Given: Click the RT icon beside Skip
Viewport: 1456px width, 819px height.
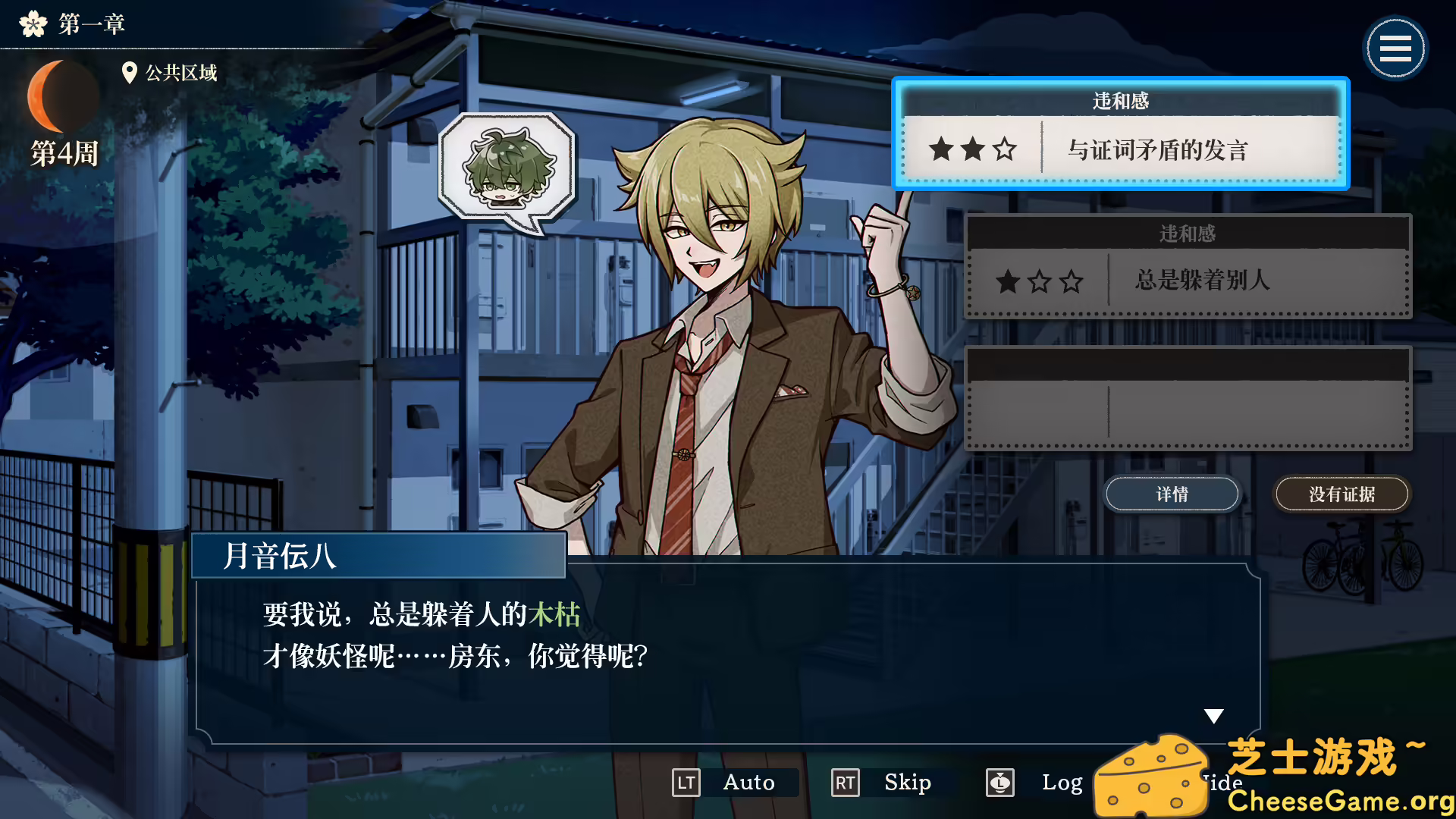Looking at the screenshot, I should coord(844,783).
